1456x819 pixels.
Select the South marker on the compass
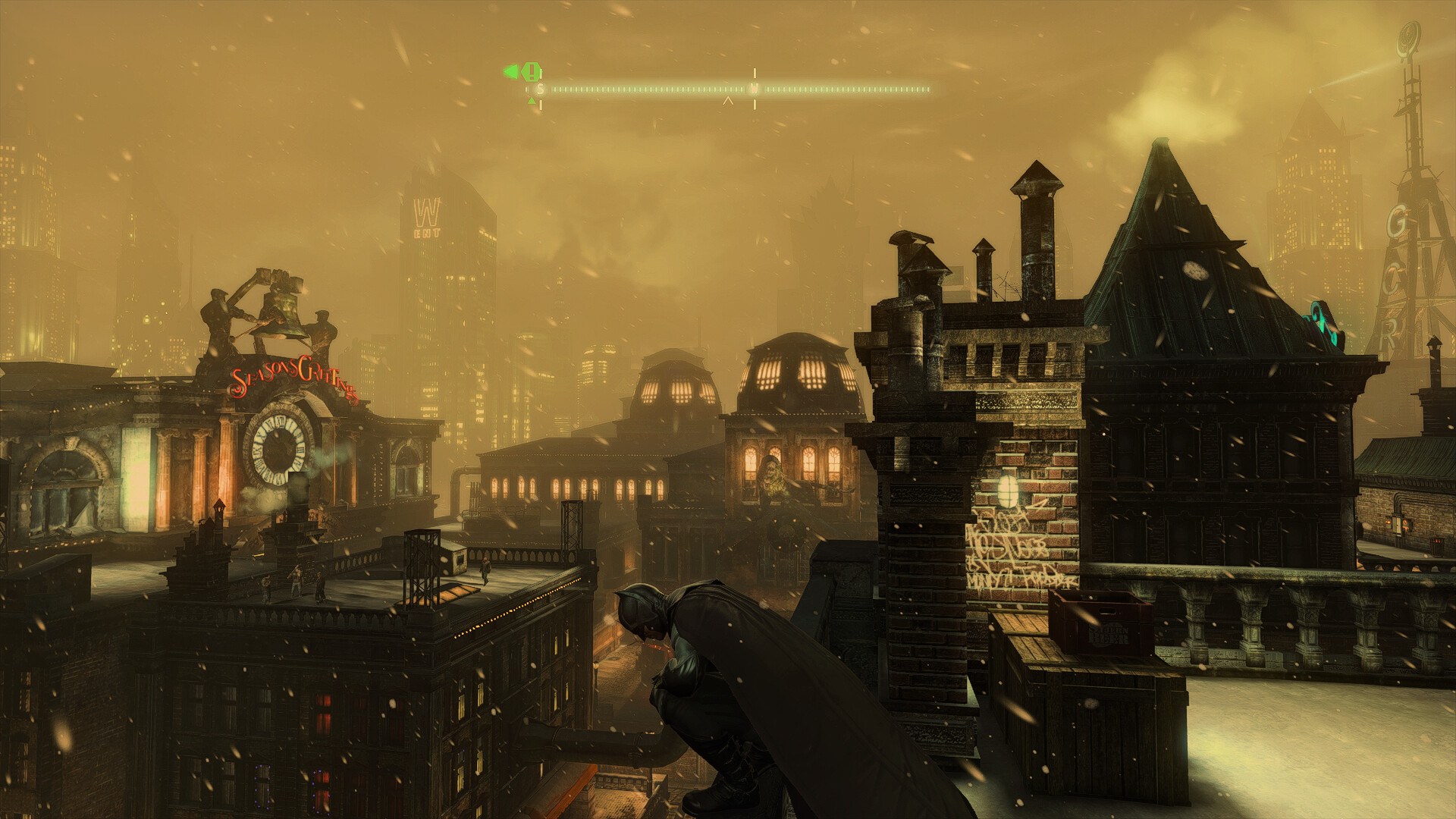click(x=540, y=89)
